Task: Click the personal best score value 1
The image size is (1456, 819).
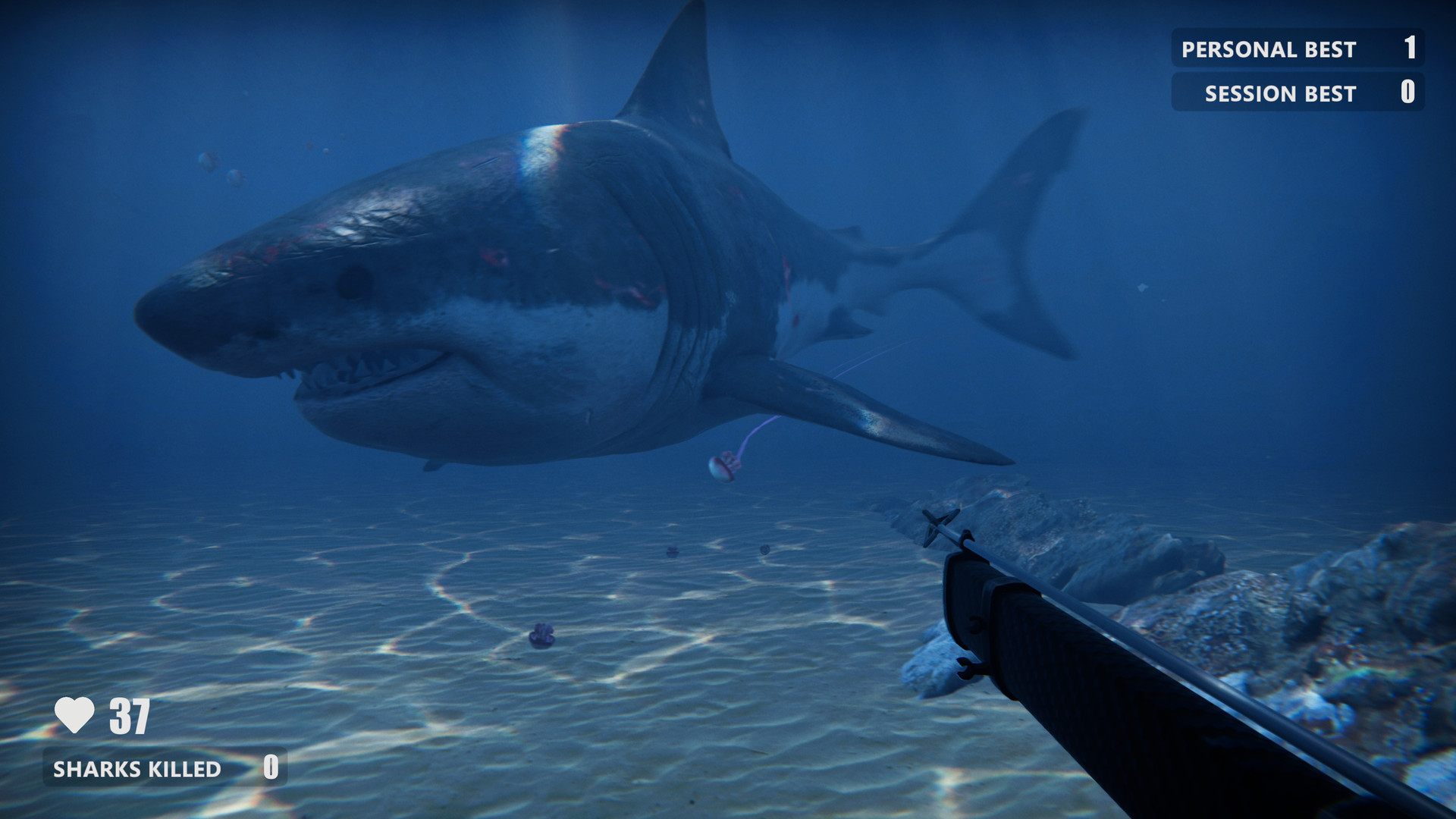Action: (x=1410, y=48)
